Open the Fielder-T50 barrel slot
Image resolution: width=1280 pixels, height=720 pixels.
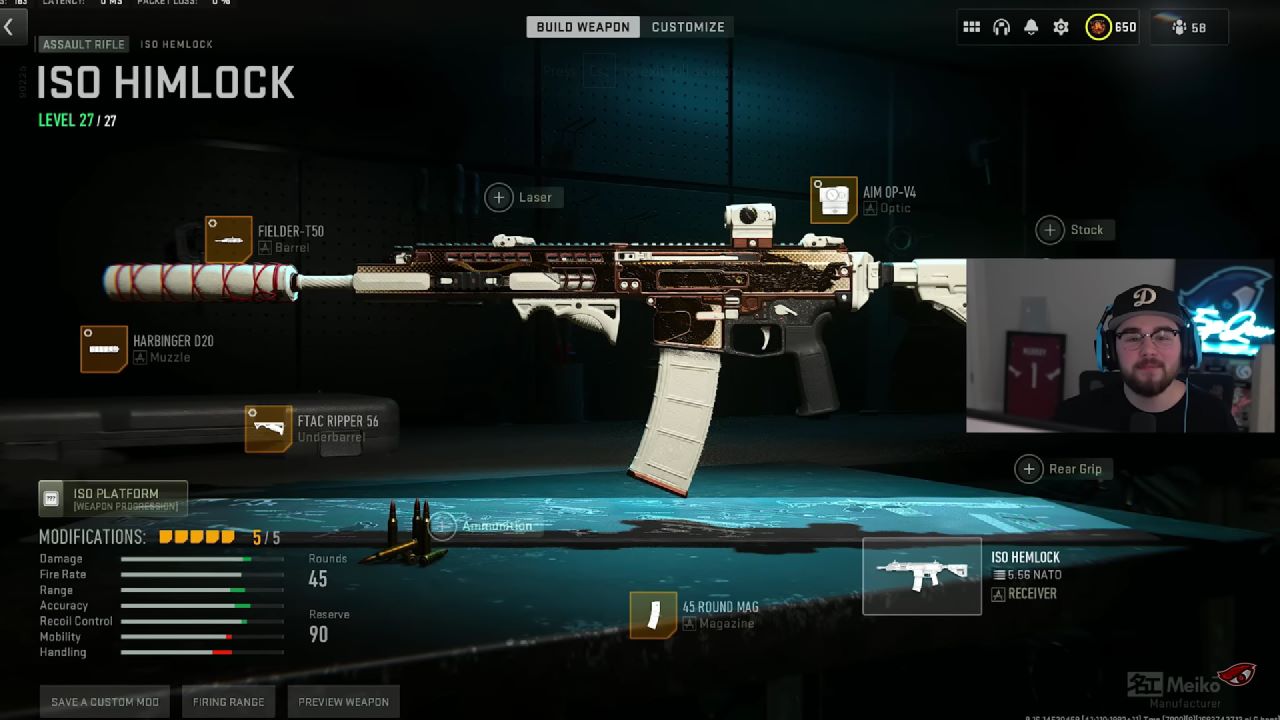point(229,239)
